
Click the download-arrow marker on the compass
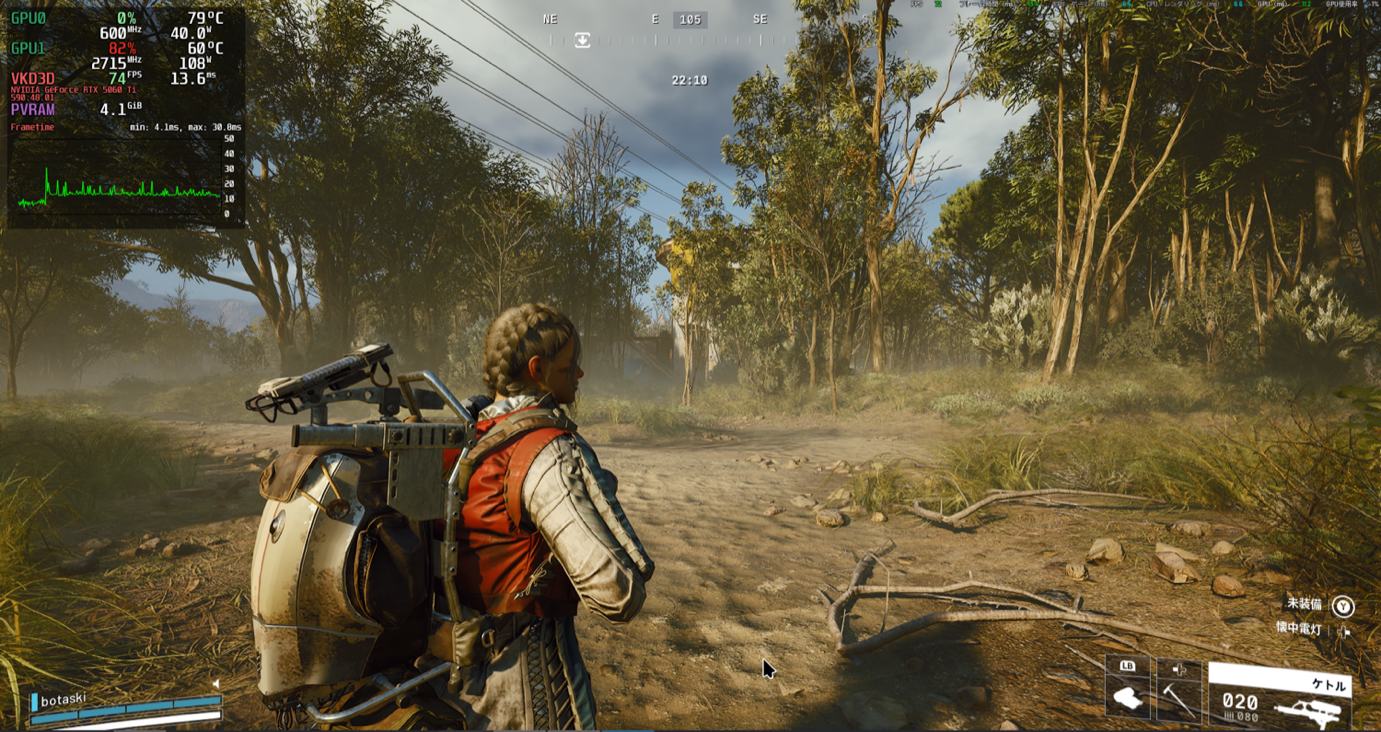(582, 40)
